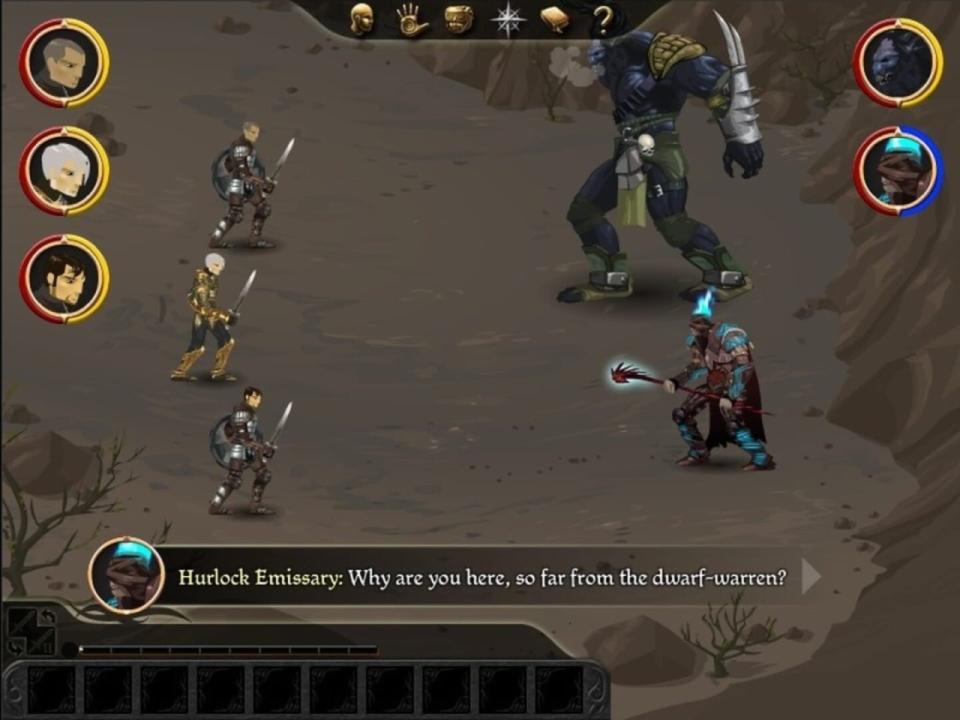Toggle the weapon swap sword icons
960x720 pixels.
tap(31, 632)
